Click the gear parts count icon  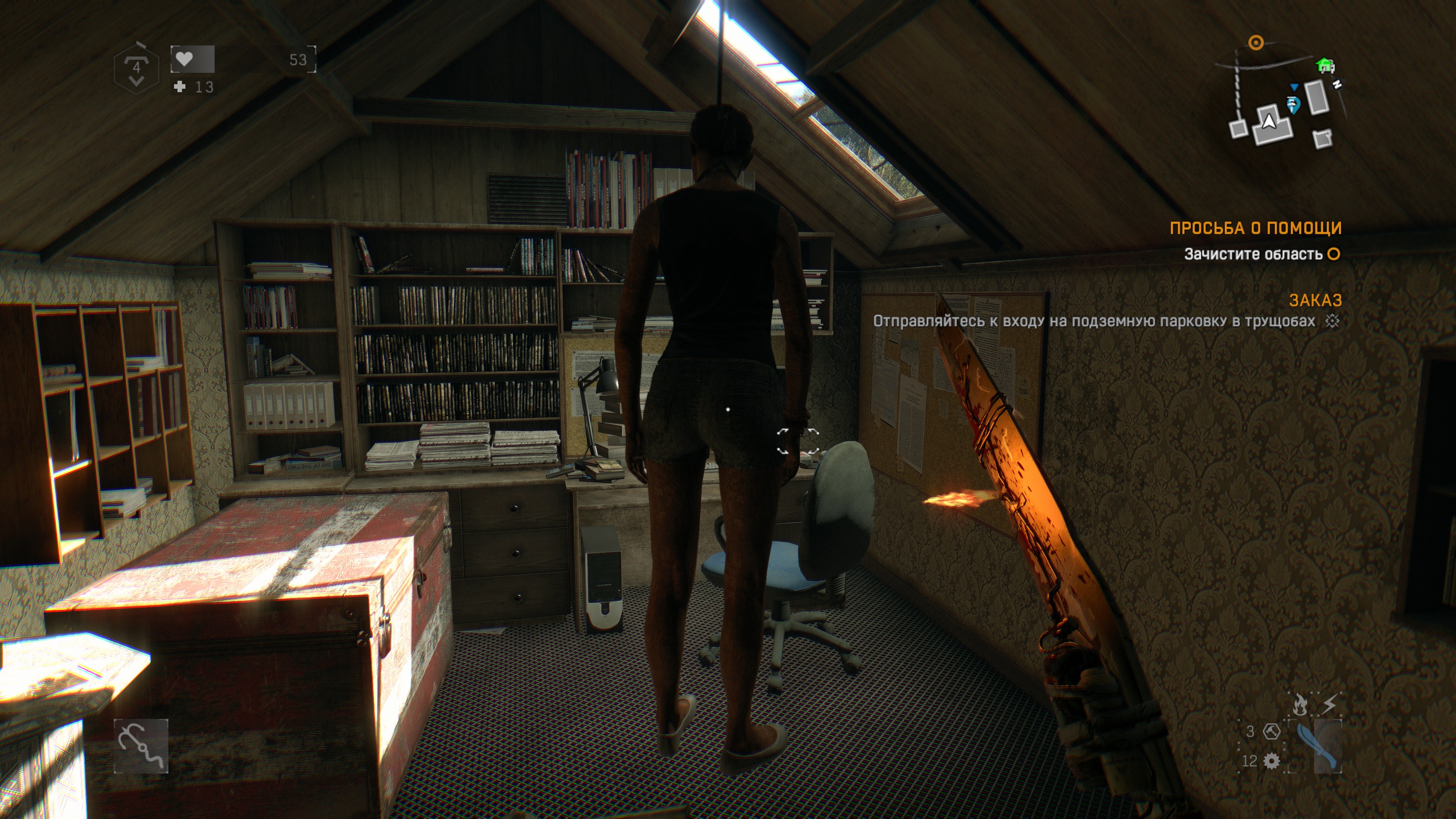1271,761
